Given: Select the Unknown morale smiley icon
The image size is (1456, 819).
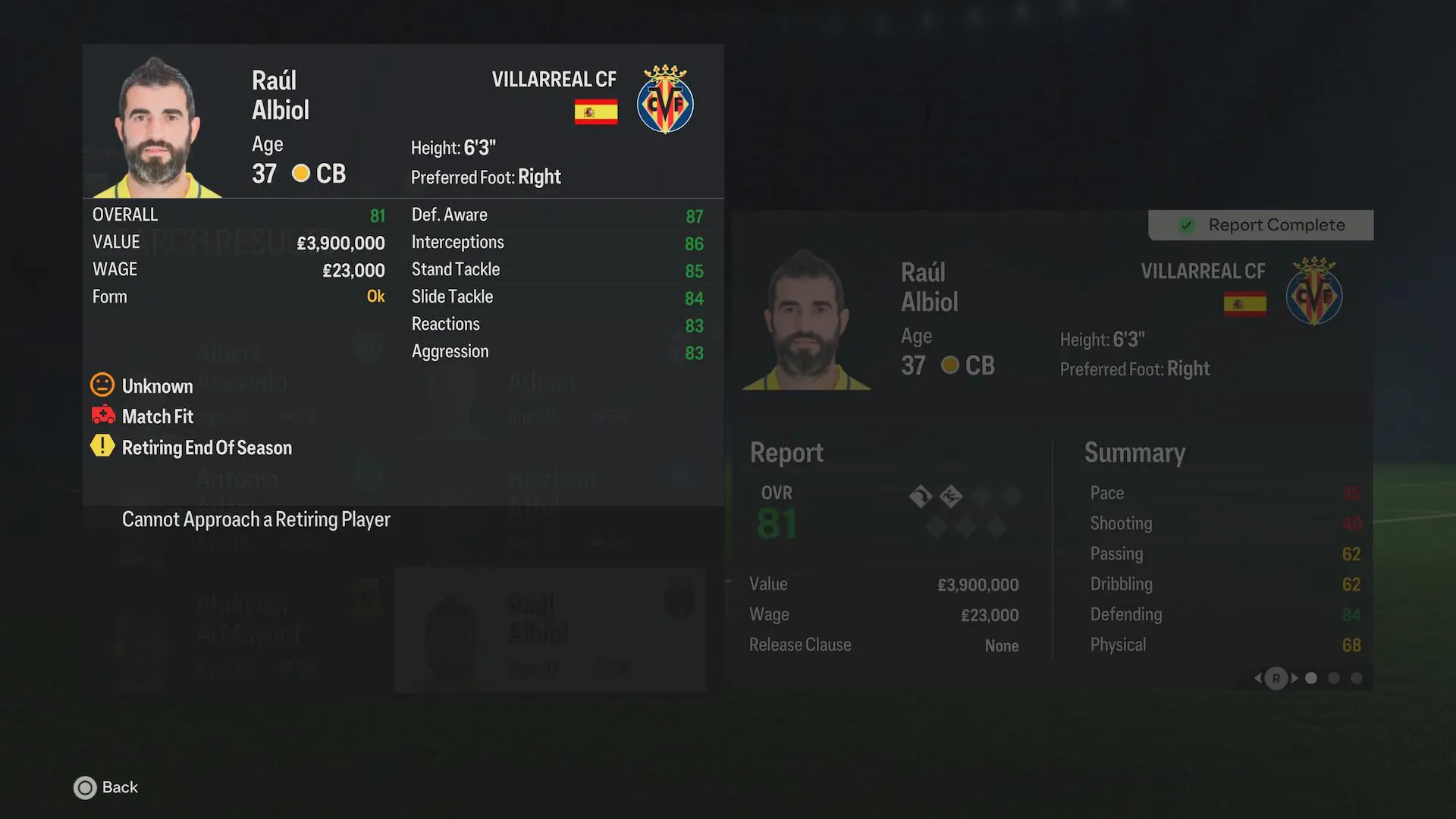Looking at the screenshot, I should (x=103, y=385).
